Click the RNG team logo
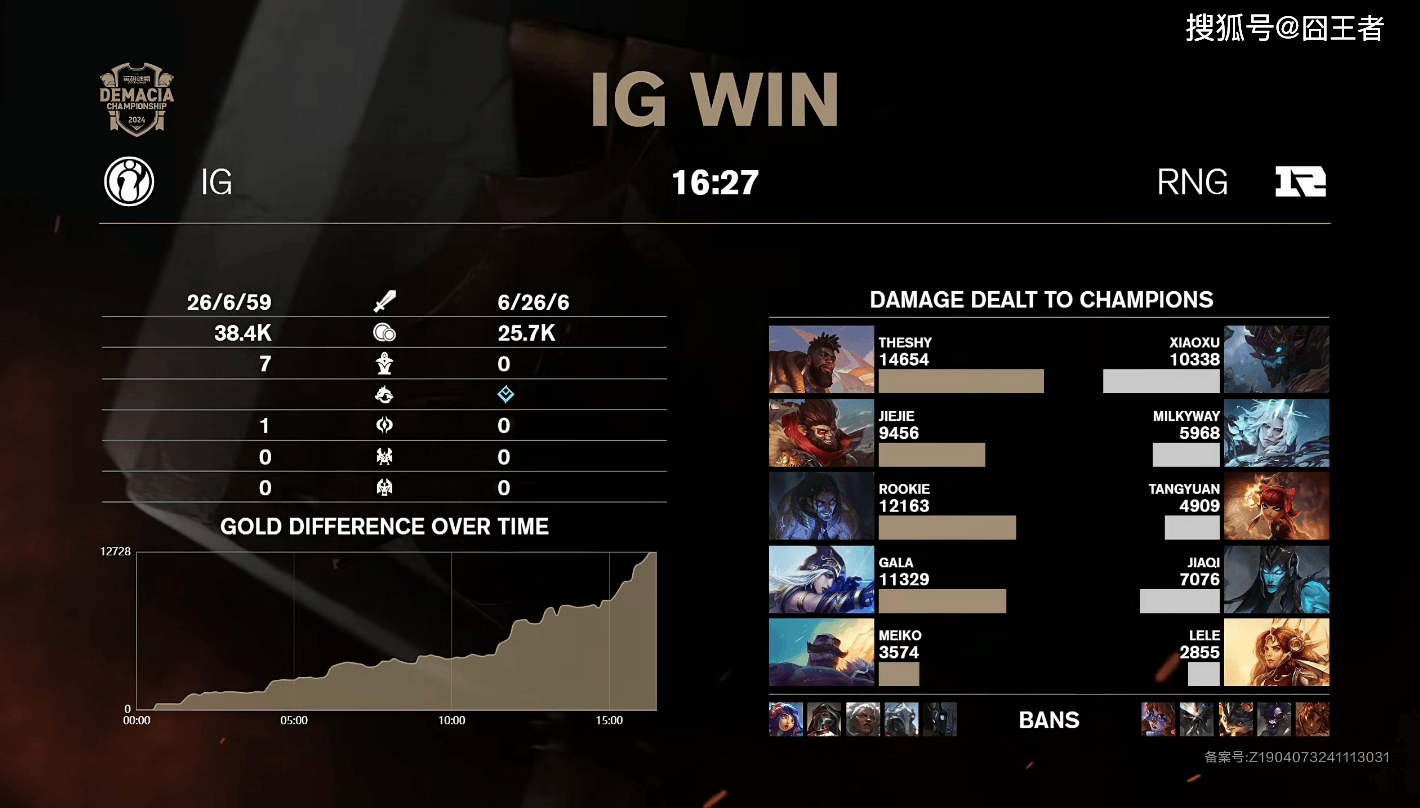This screenshot has height=808, width=1420. click(x=1300, y=182)
